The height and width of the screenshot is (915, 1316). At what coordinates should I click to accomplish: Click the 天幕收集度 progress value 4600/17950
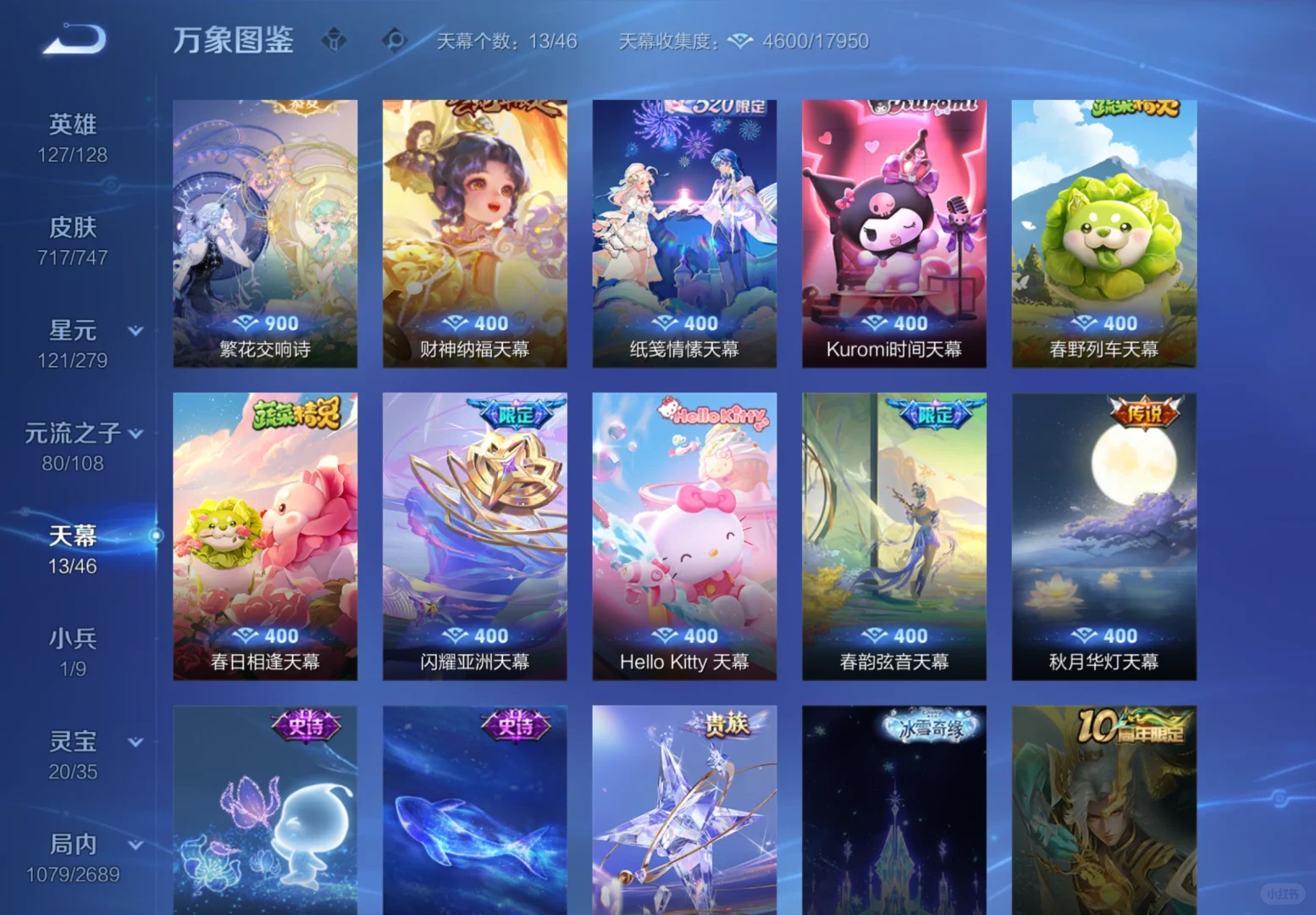816,40
